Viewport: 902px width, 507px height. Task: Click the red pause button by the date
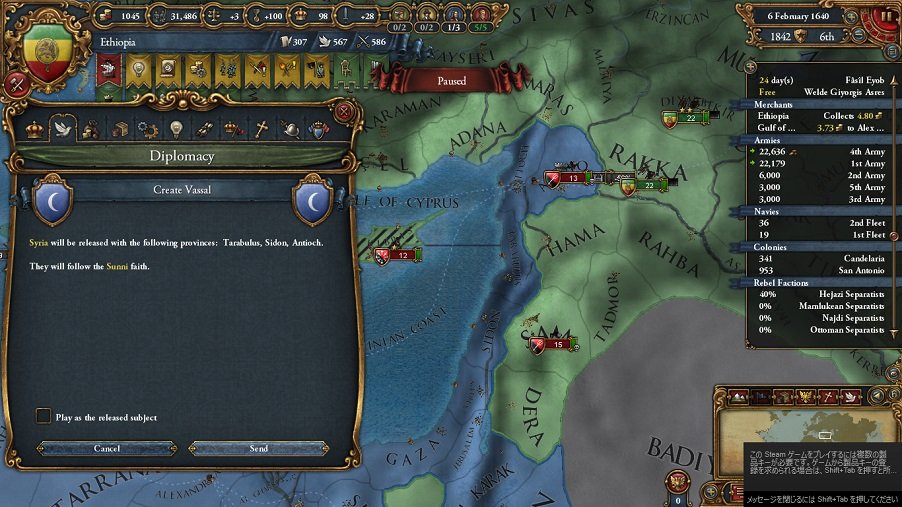tap(886, 17)
